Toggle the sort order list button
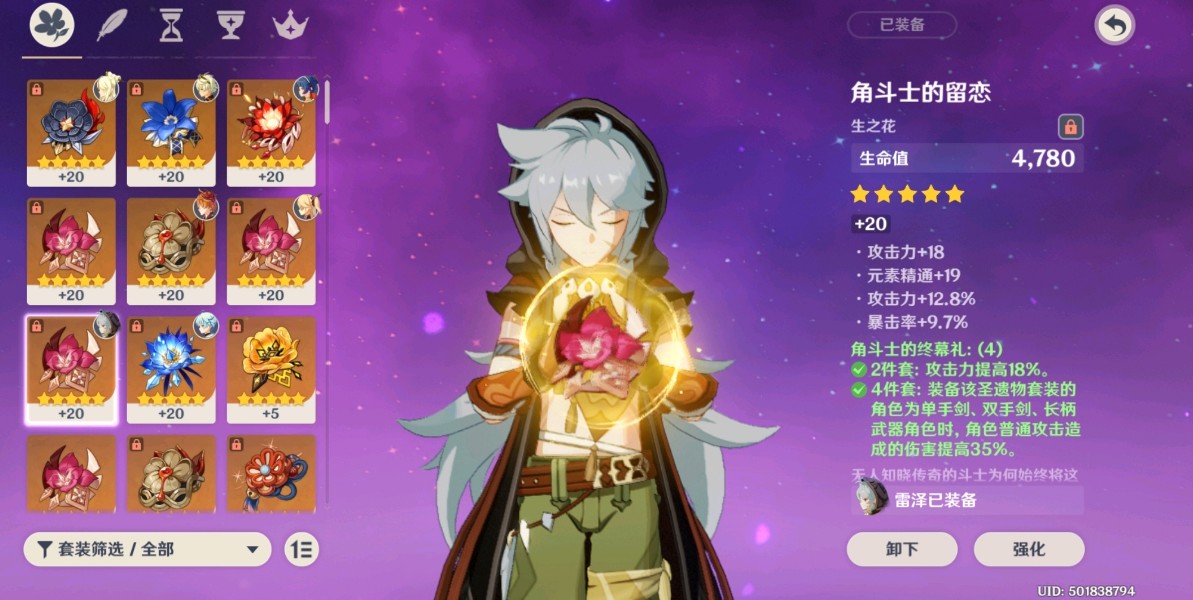Screen dimensions: 1193x600 (x=301, y=548)
